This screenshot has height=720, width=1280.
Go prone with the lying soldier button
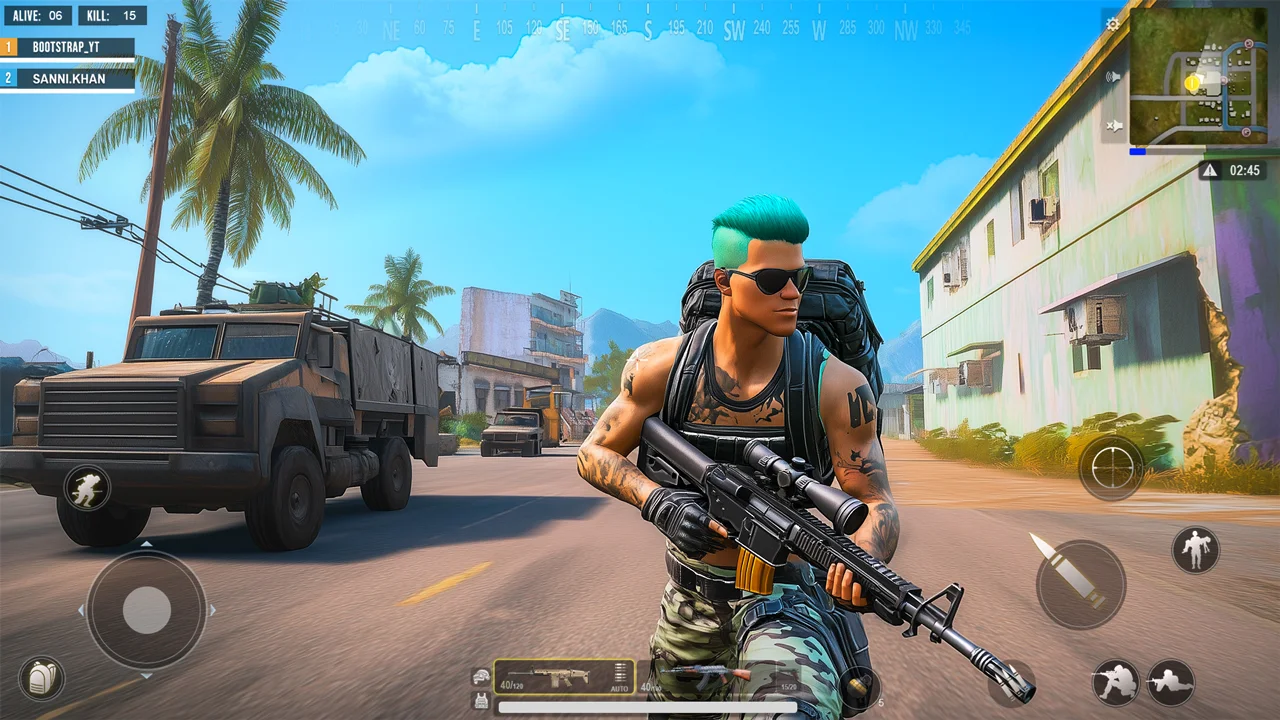point(1170,682)
